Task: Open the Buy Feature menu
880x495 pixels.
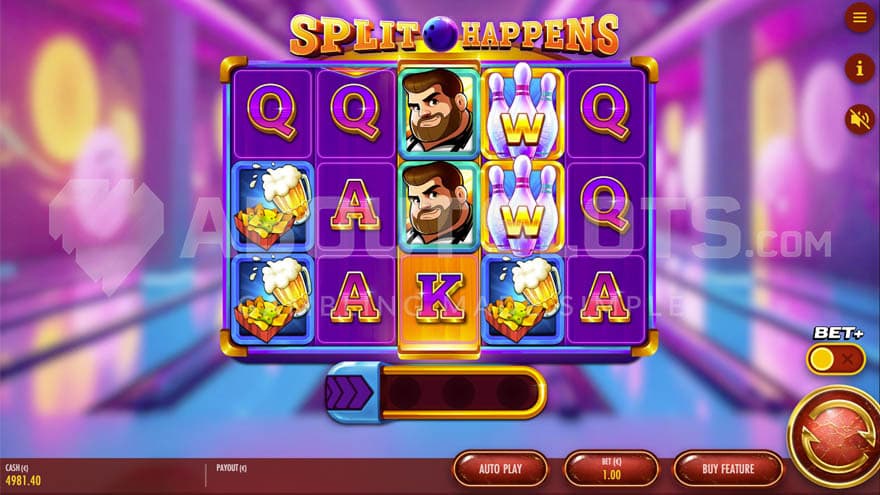Action: 727,468
